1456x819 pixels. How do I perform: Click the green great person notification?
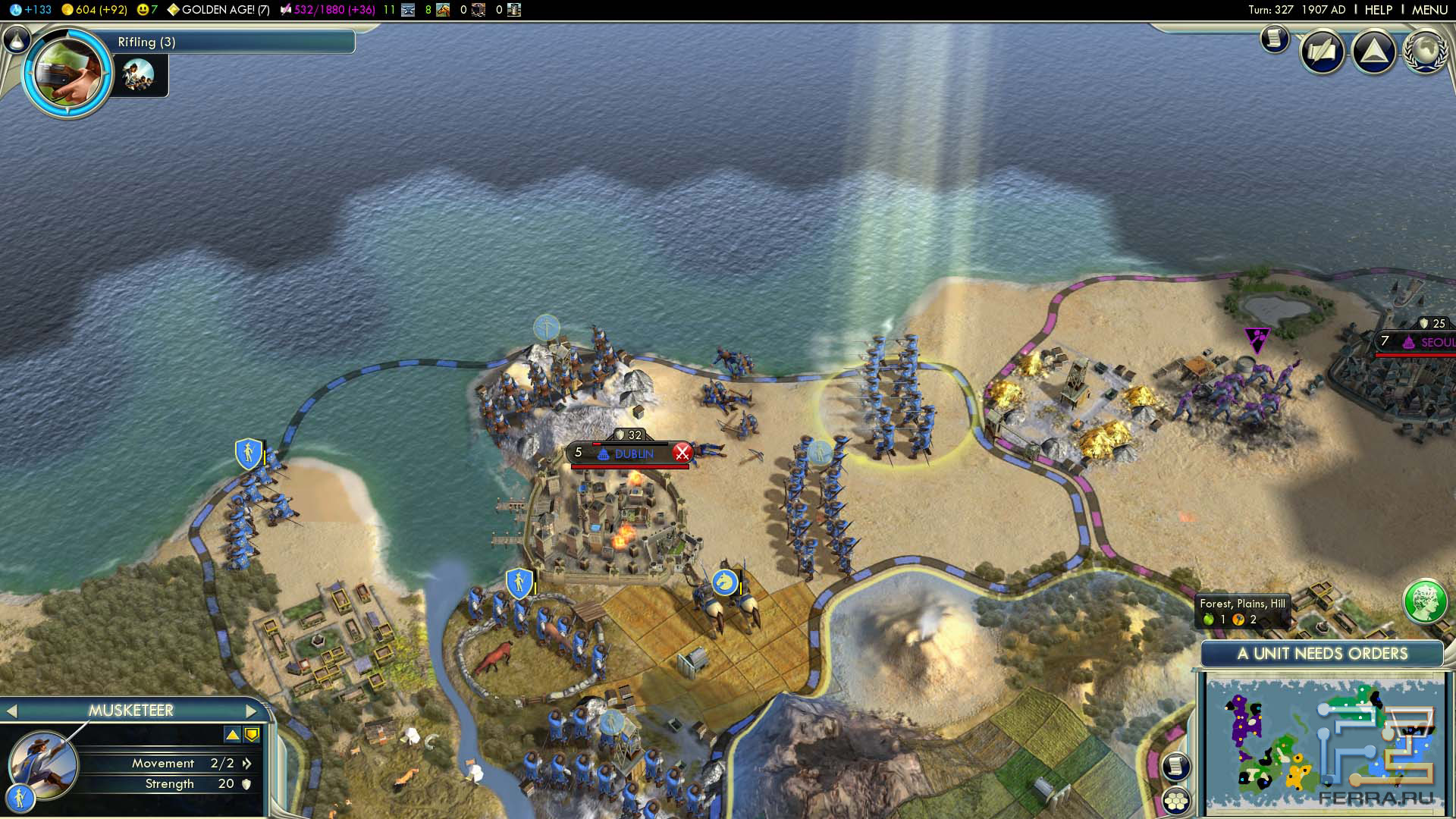(1424, 601)
